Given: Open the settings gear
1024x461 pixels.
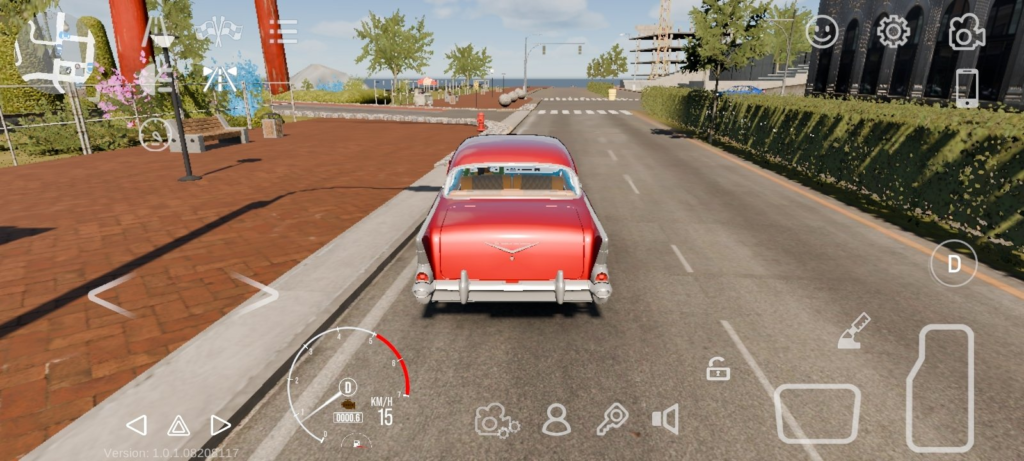Looking at the screenshot, I should [892, 32].
